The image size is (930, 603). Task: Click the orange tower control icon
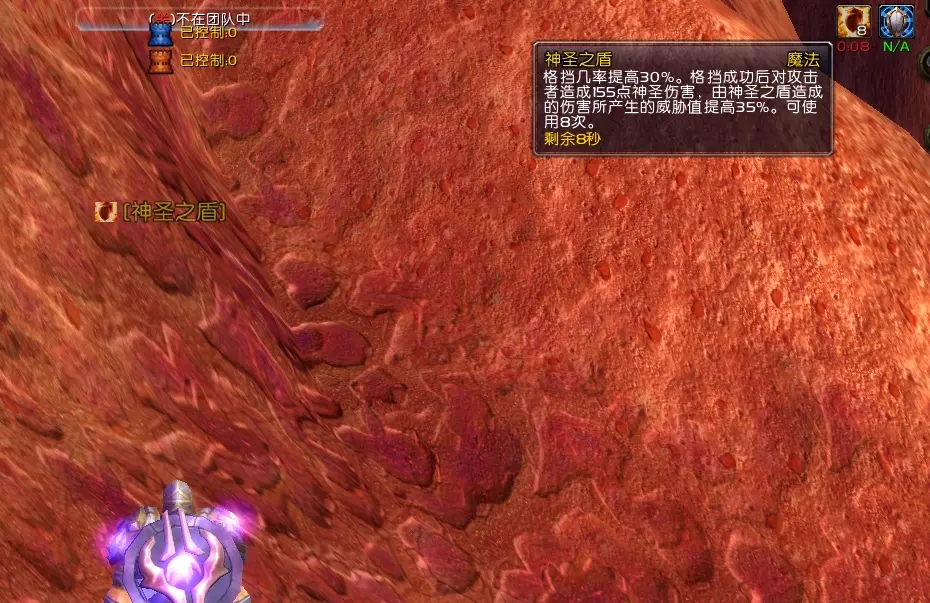pyautogui.click(x=159, y=61)
